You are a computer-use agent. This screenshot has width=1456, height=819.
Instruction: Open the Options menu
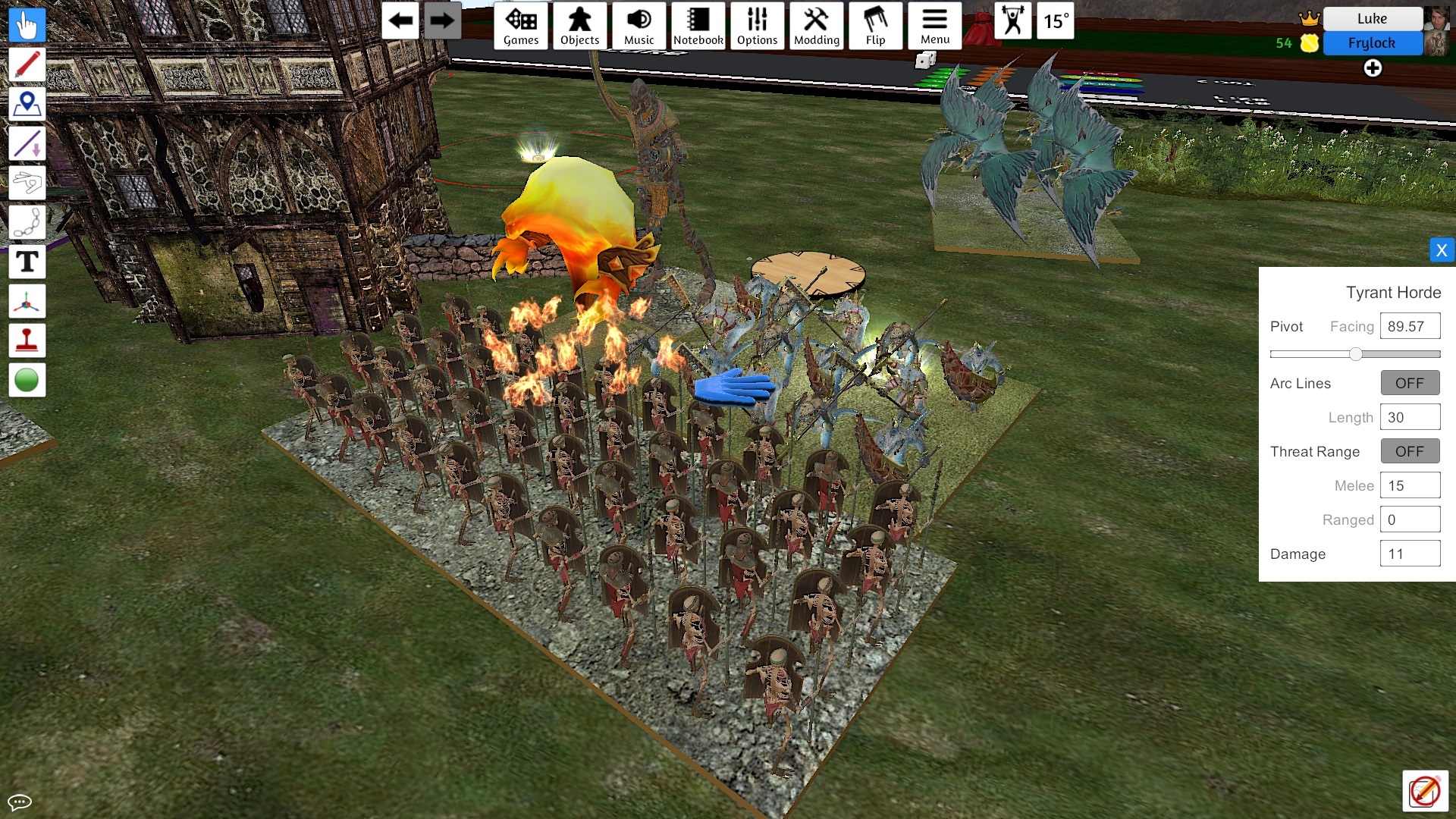pos(757,26)
